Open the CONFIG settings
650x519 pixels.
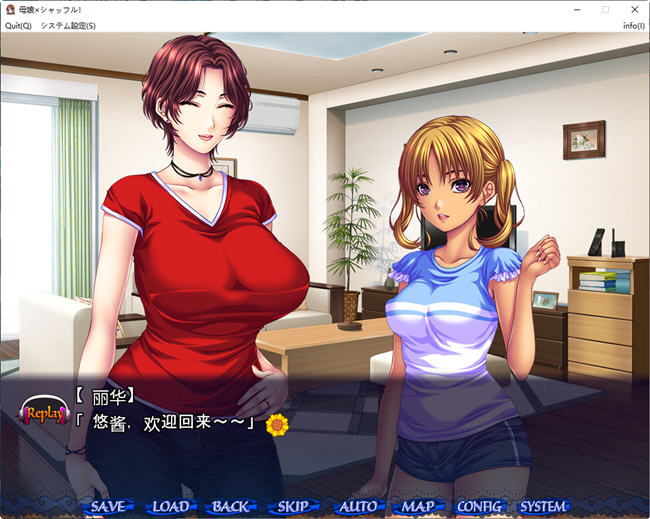click(480, 506)
